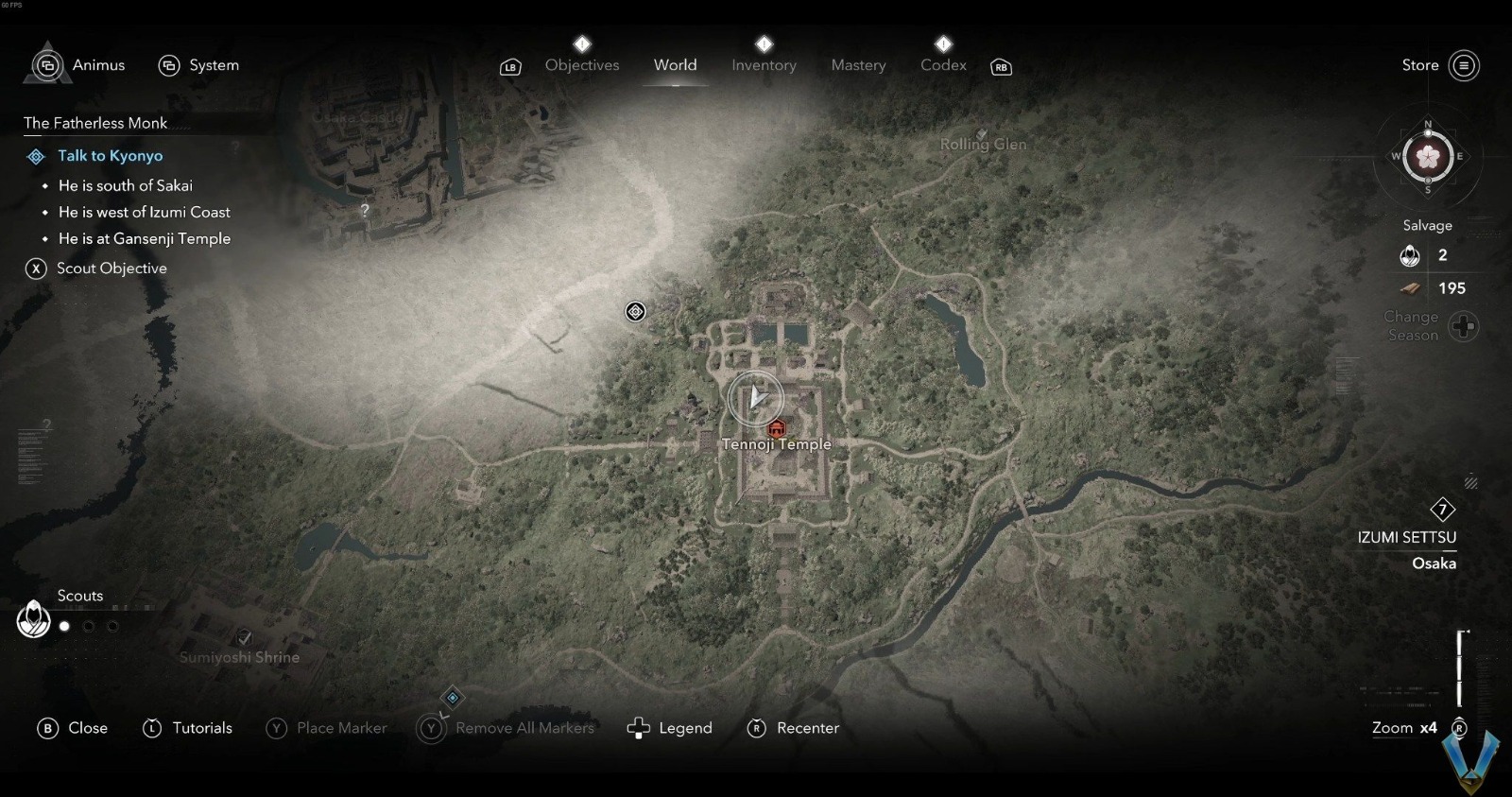Open the System menu icon
Viewport: 1512px width, 797px height.
click(170, 65)
